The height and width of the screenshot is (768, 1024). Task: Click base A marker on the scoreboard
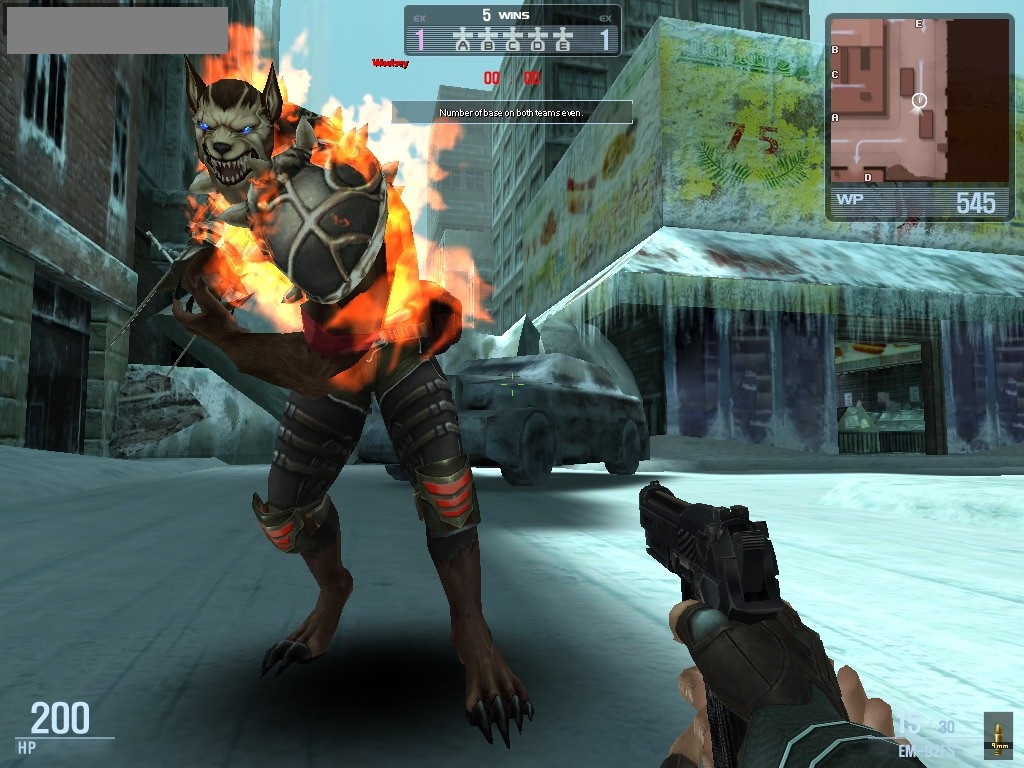click(x=462, y=42)
